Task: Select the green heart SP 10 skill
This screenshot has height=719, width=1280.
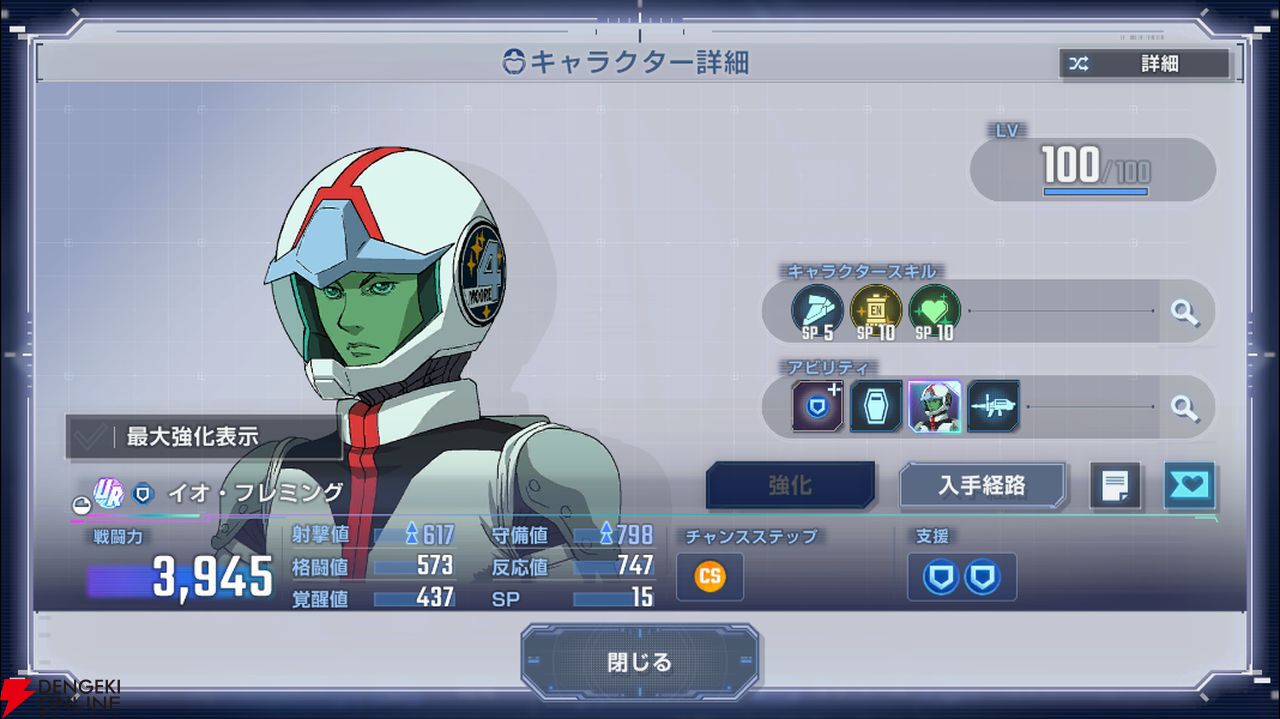Action: pos(935,310)
